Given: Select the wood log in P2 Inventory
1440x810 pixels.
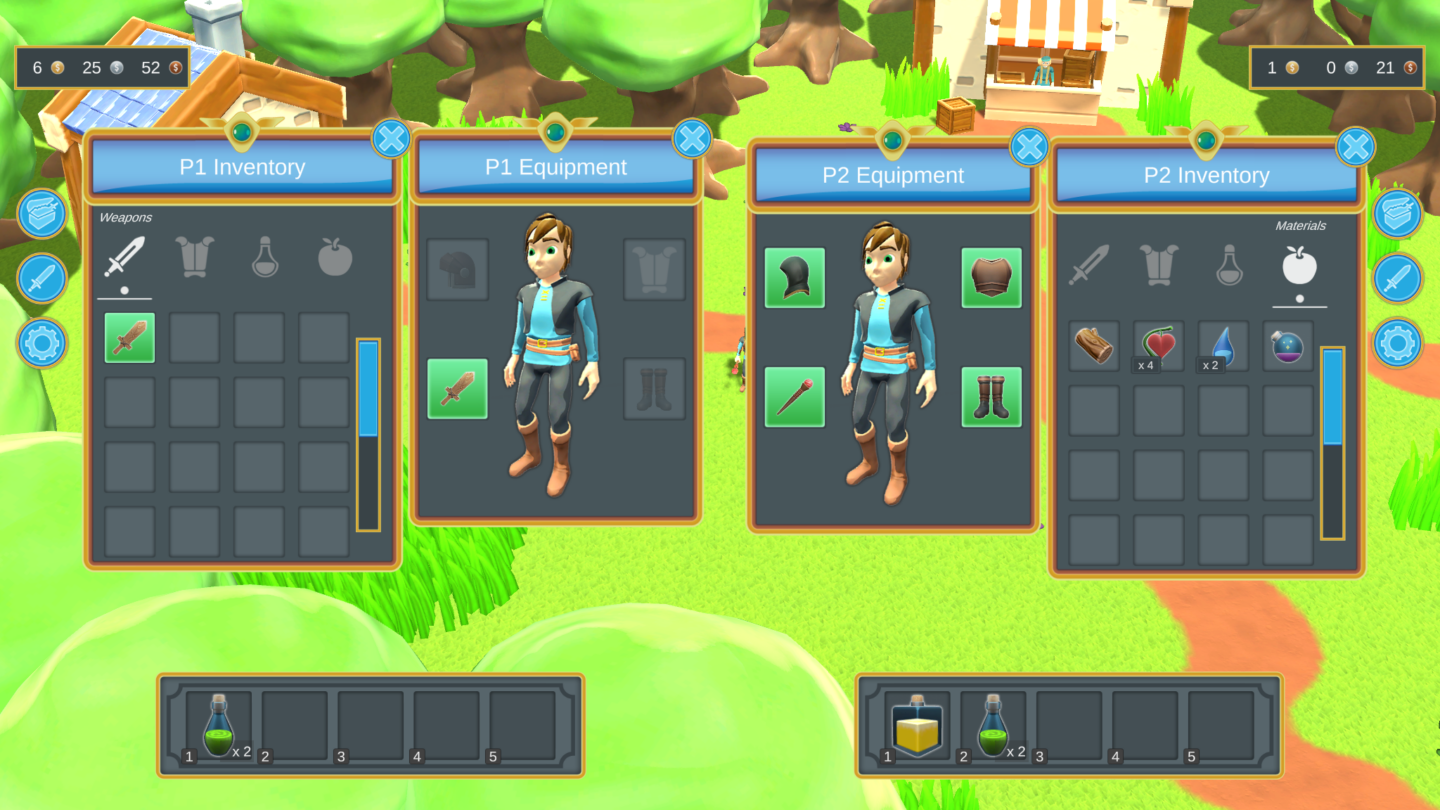Looking at the screenshot, I should tap(1093, 345).
